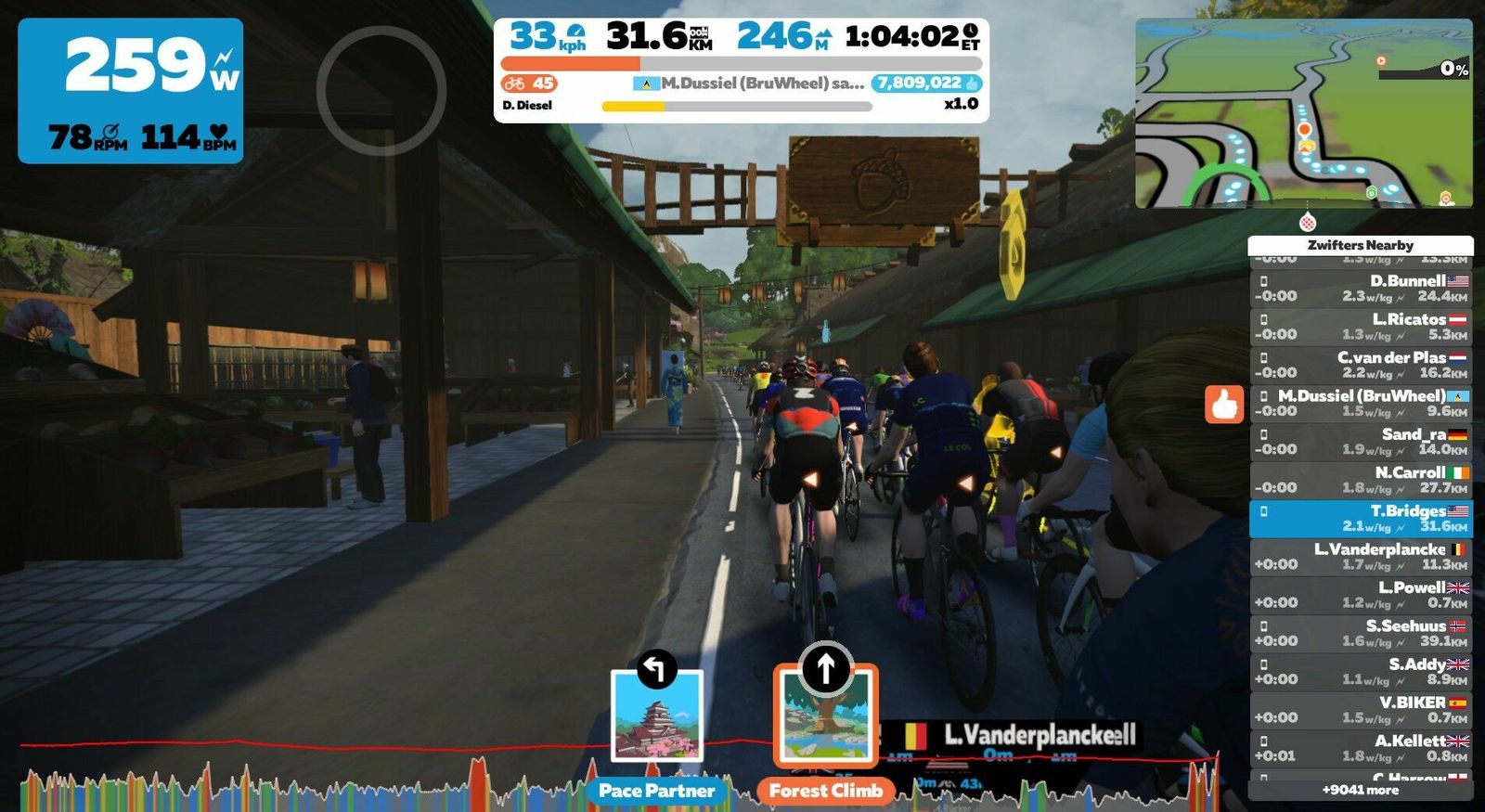Screen dimensions: 1485x812
Task: Click the 259 W power panel
Action: click(x=131, y=91)
